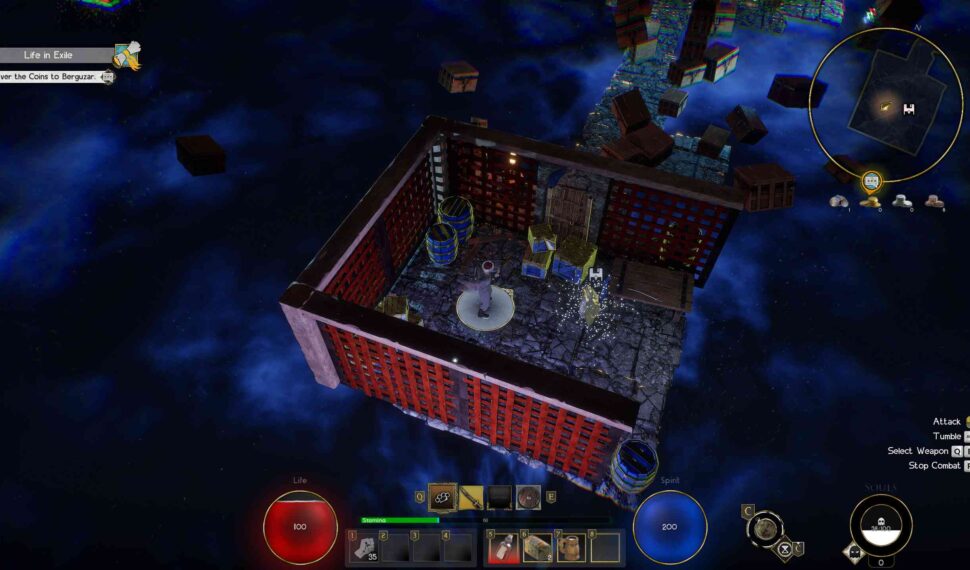Select the chat bubble marker below the minimap
Screen dimensions: 970x570
(x=871, y=181)
